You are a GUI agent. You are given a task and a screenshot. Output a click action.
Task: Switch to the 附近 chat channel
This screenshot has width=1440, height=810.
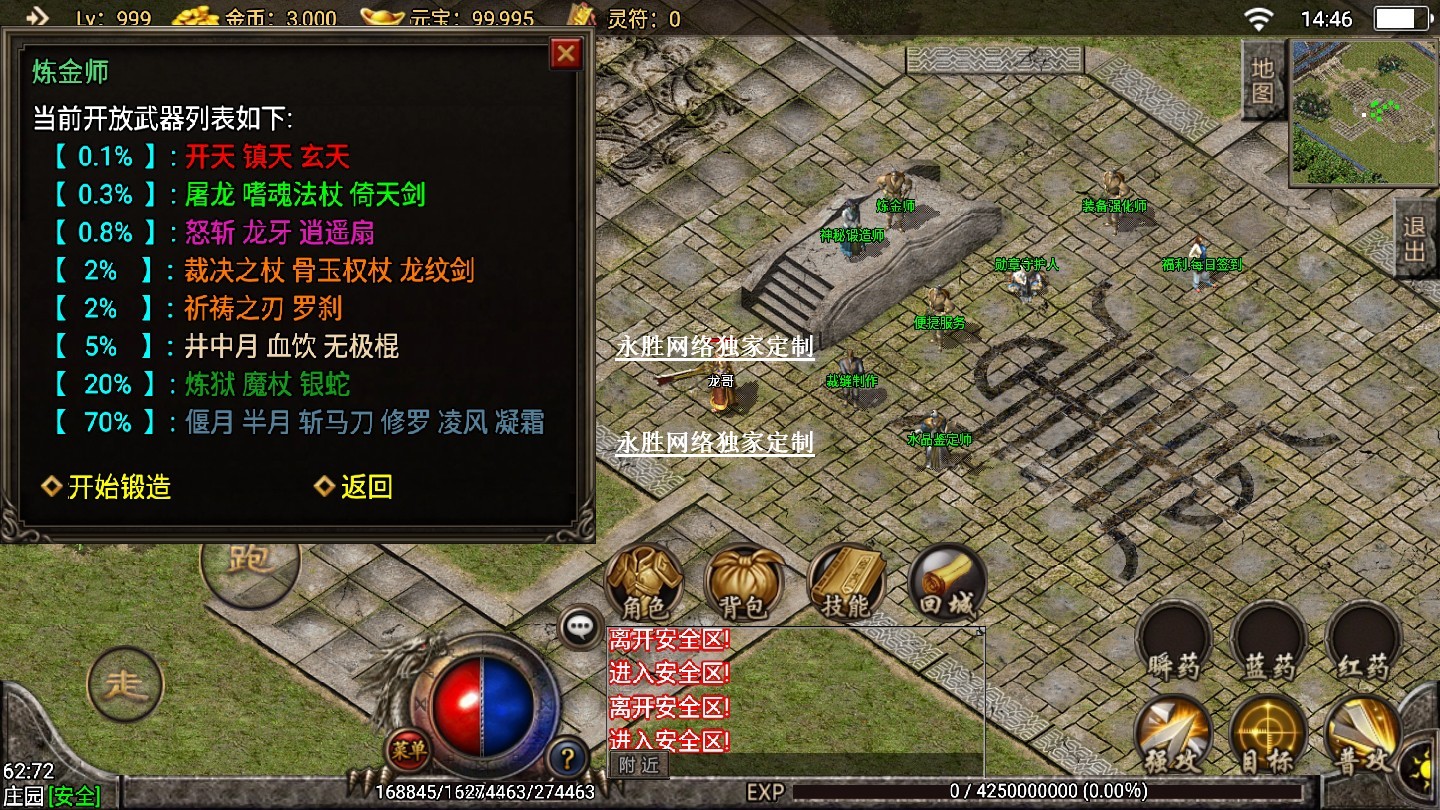[638, 766]
